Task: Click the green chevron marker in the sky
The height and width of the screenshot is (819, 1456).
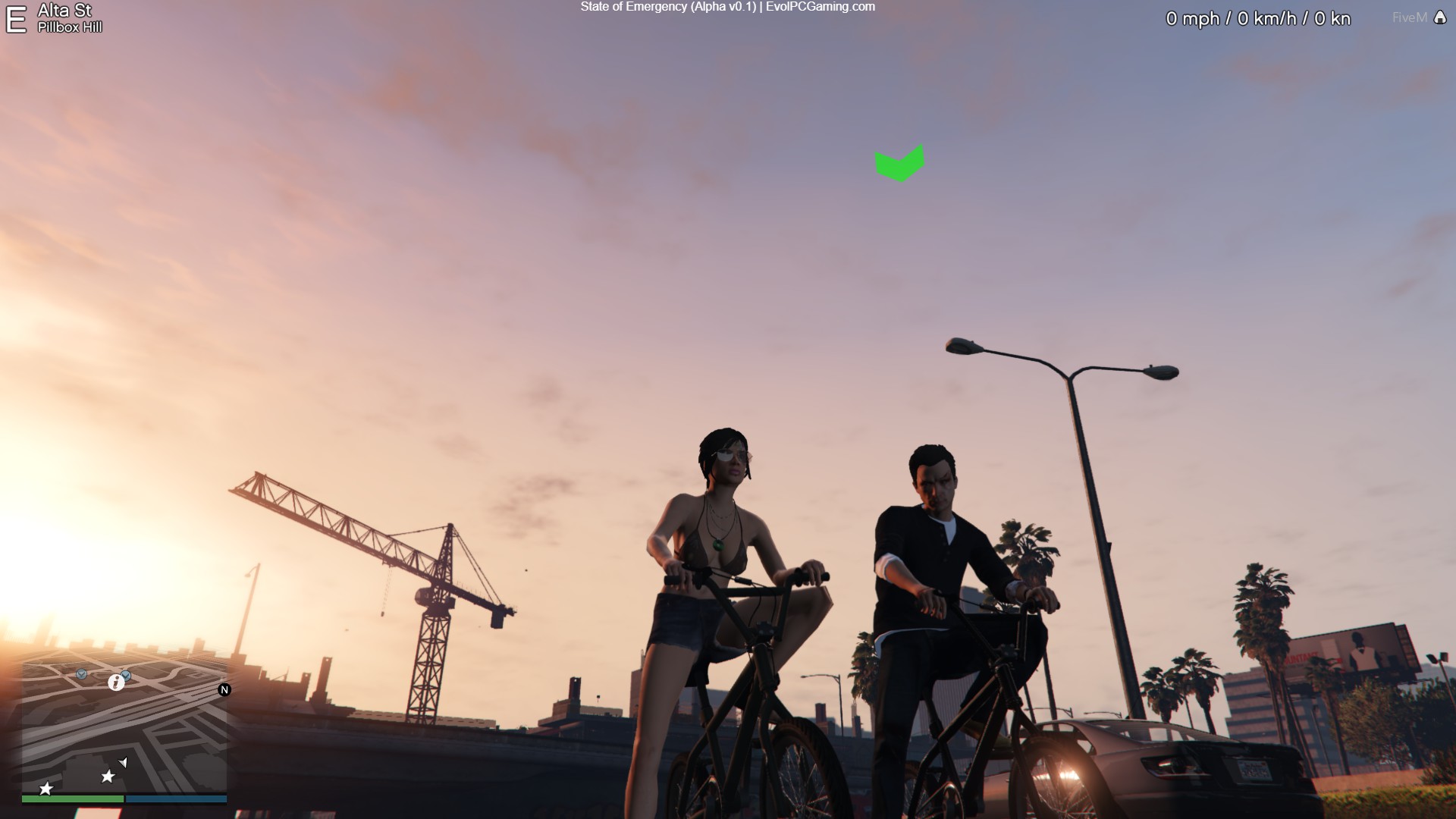Action: tap(899, 164)
